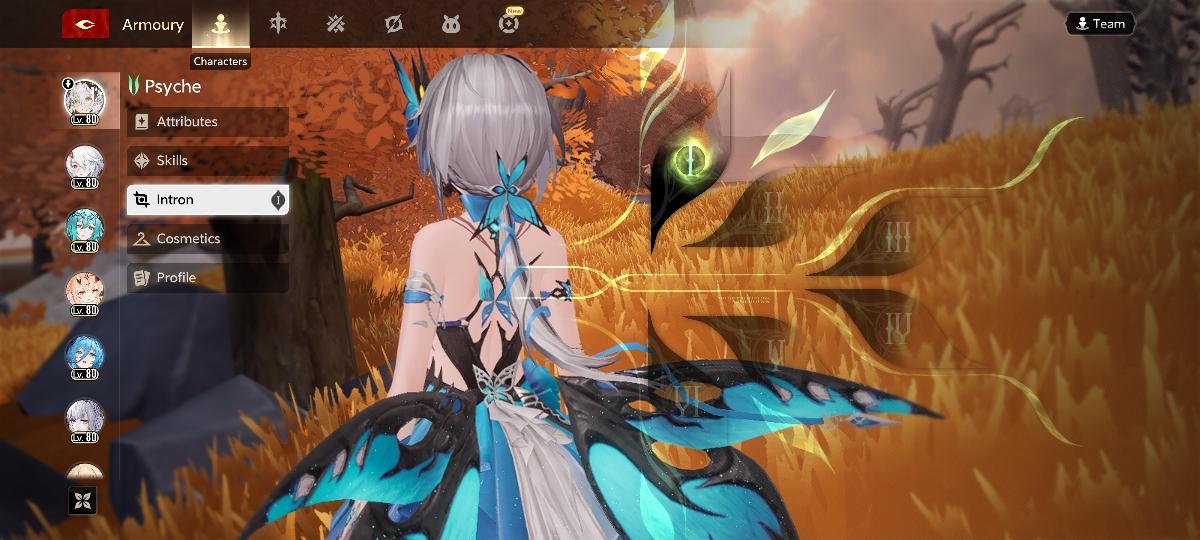Click the four-petal filter icon below portraits
Viewport: 1200px width, 540px height.
(82, 500)
